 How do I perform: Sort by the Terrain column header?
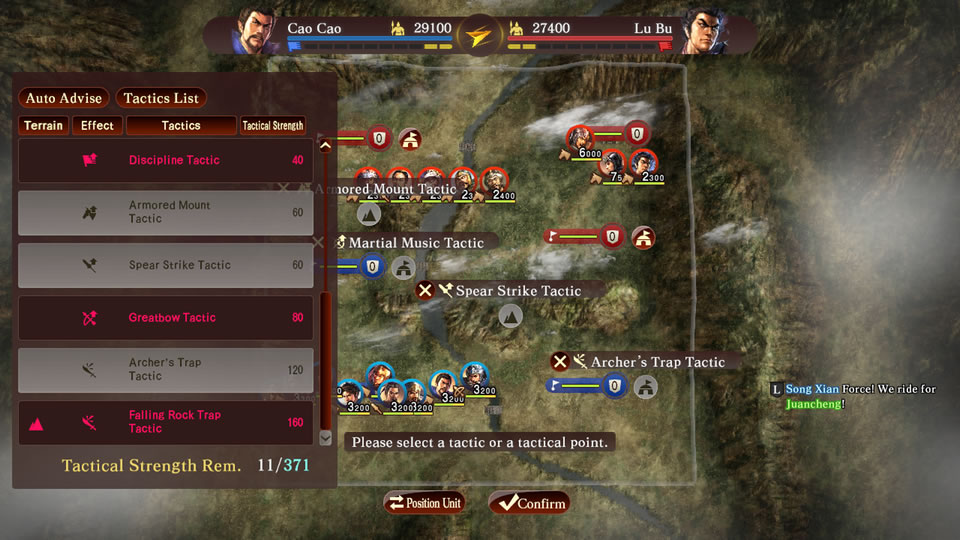(43, 126)
